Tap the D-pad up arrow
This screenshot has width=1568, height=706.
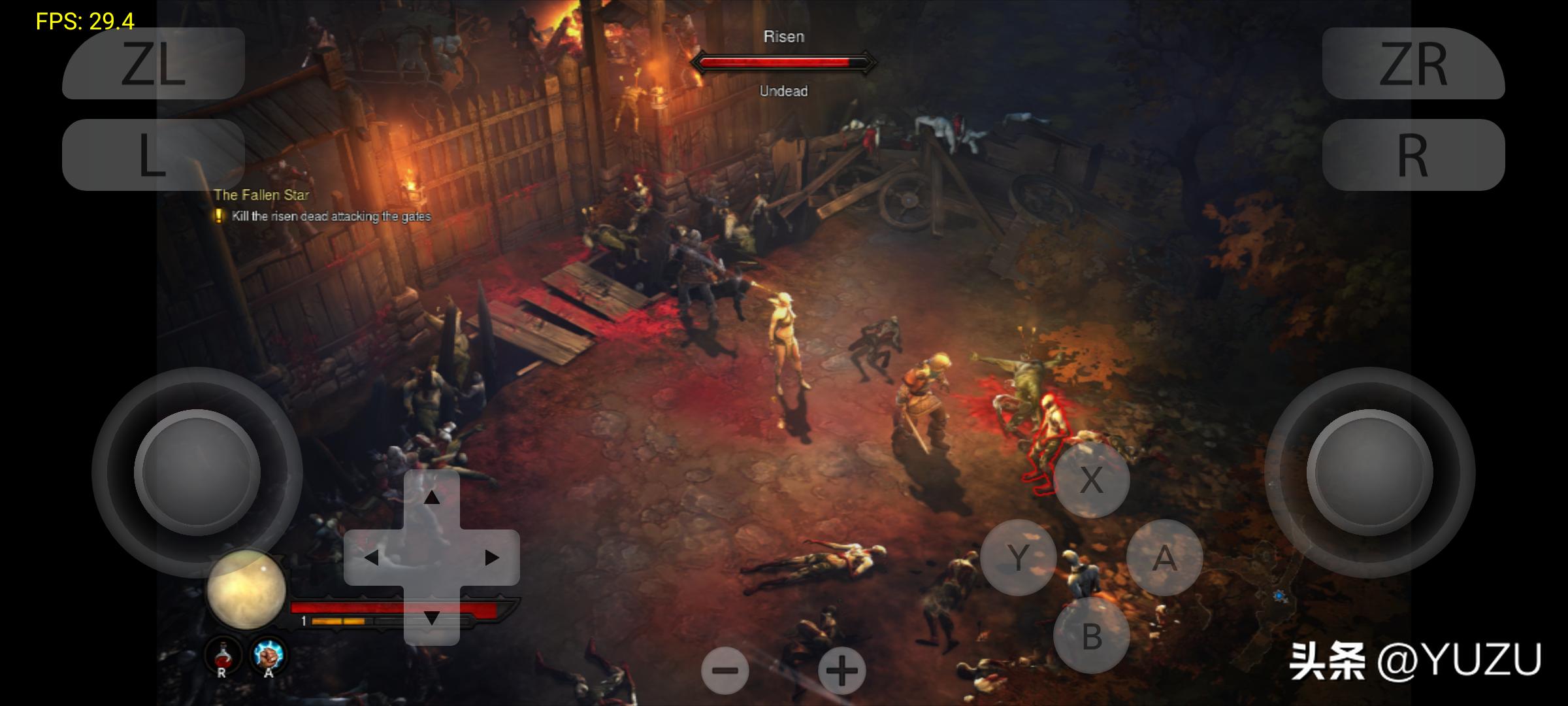pyautogui.click(x=431, y=498)
